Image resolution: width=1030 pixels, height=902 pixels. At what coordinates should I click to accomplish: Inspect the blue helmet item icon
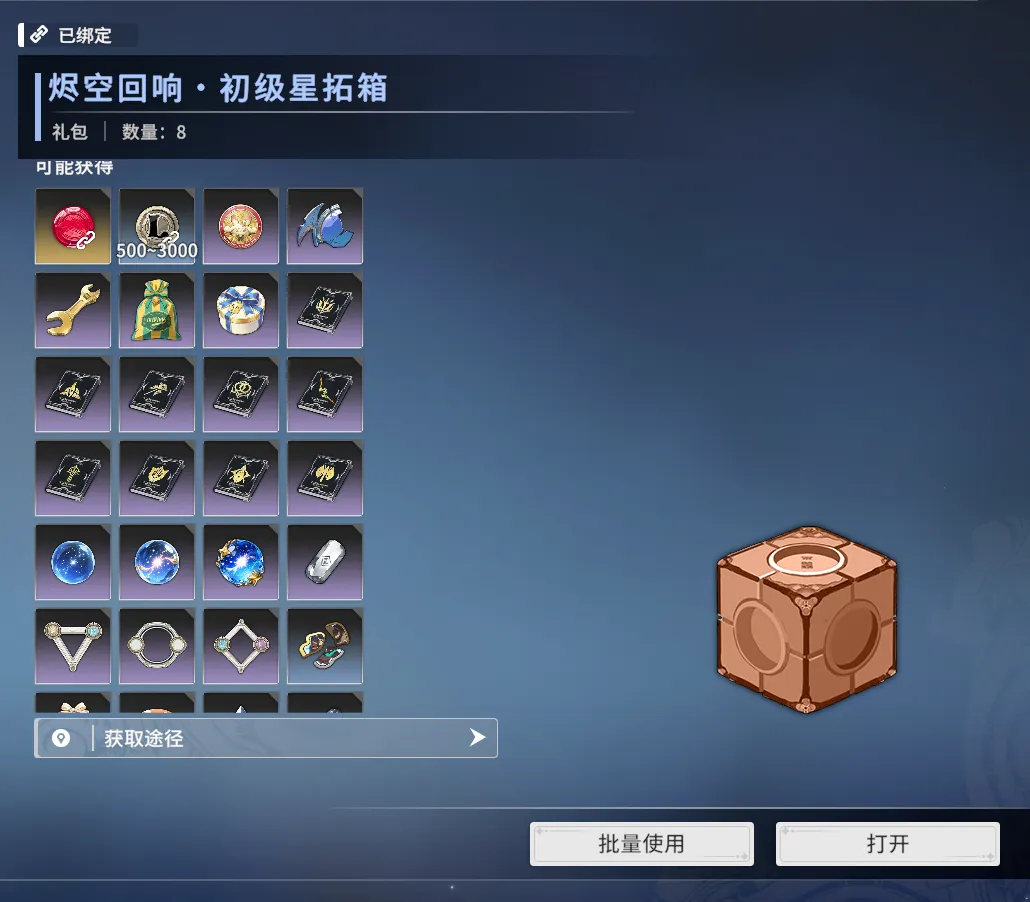click(x=325, y=226)
